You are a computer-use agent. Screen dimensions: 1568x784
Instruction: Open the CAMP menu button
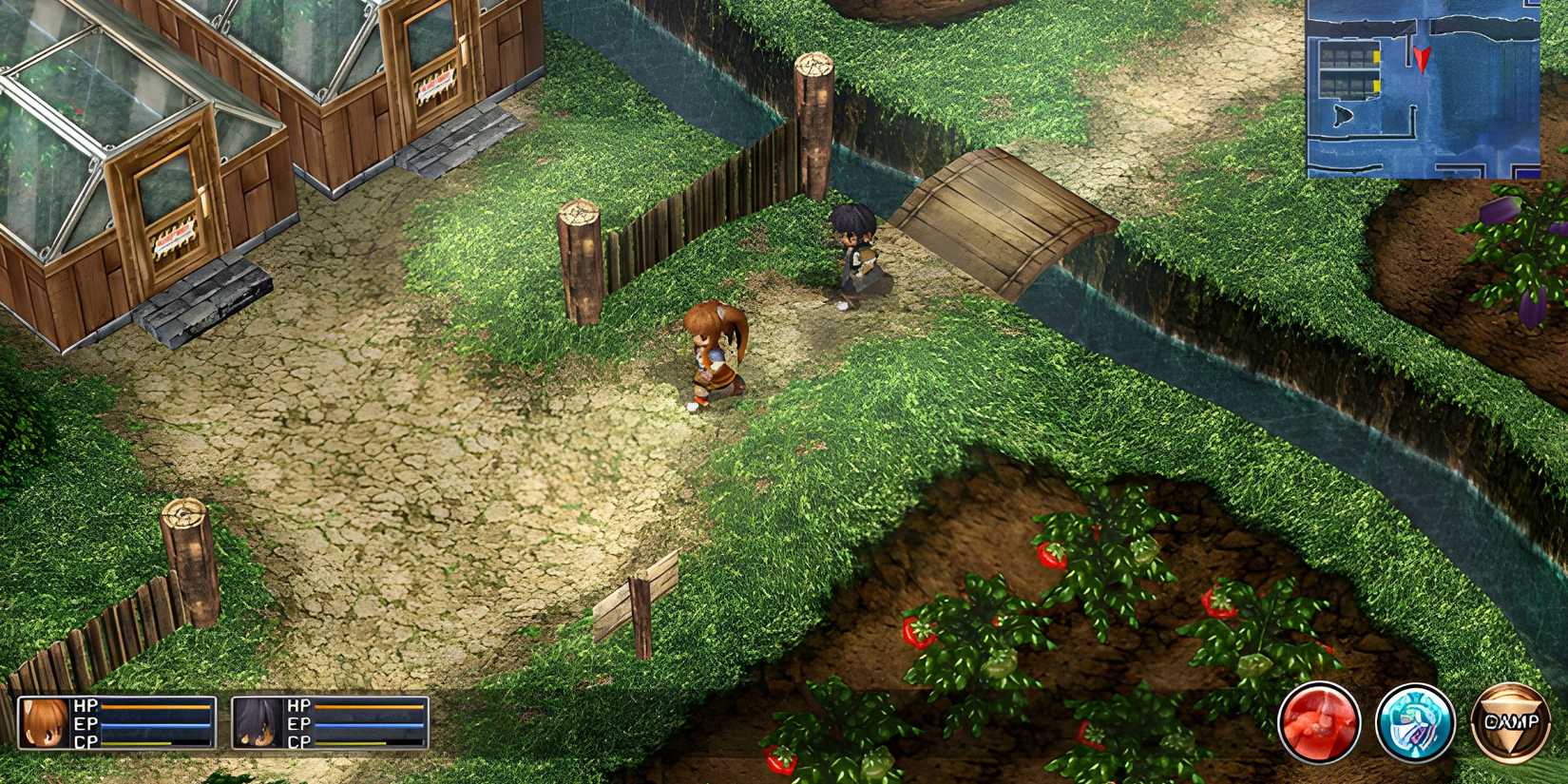coord(1510,722)
